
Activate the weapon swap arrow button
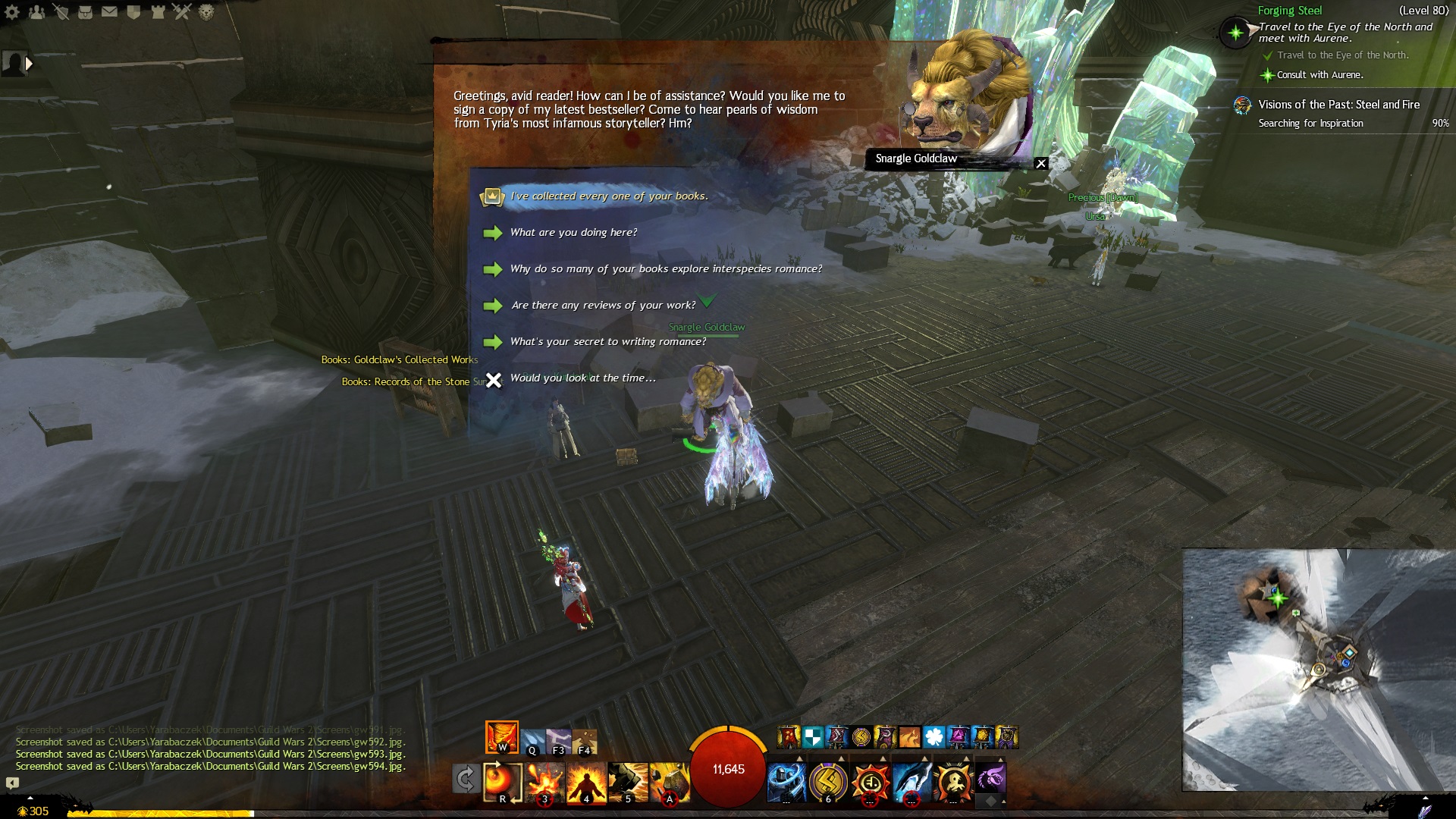(x=465, y=779)
